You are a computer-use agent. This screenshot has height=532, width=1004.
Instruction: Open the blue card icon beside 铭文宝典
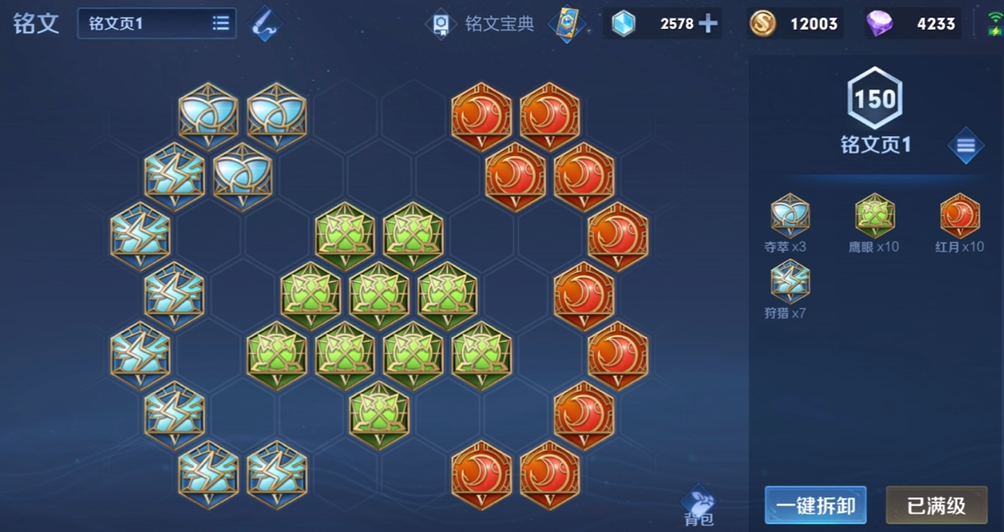click(566, 23)
